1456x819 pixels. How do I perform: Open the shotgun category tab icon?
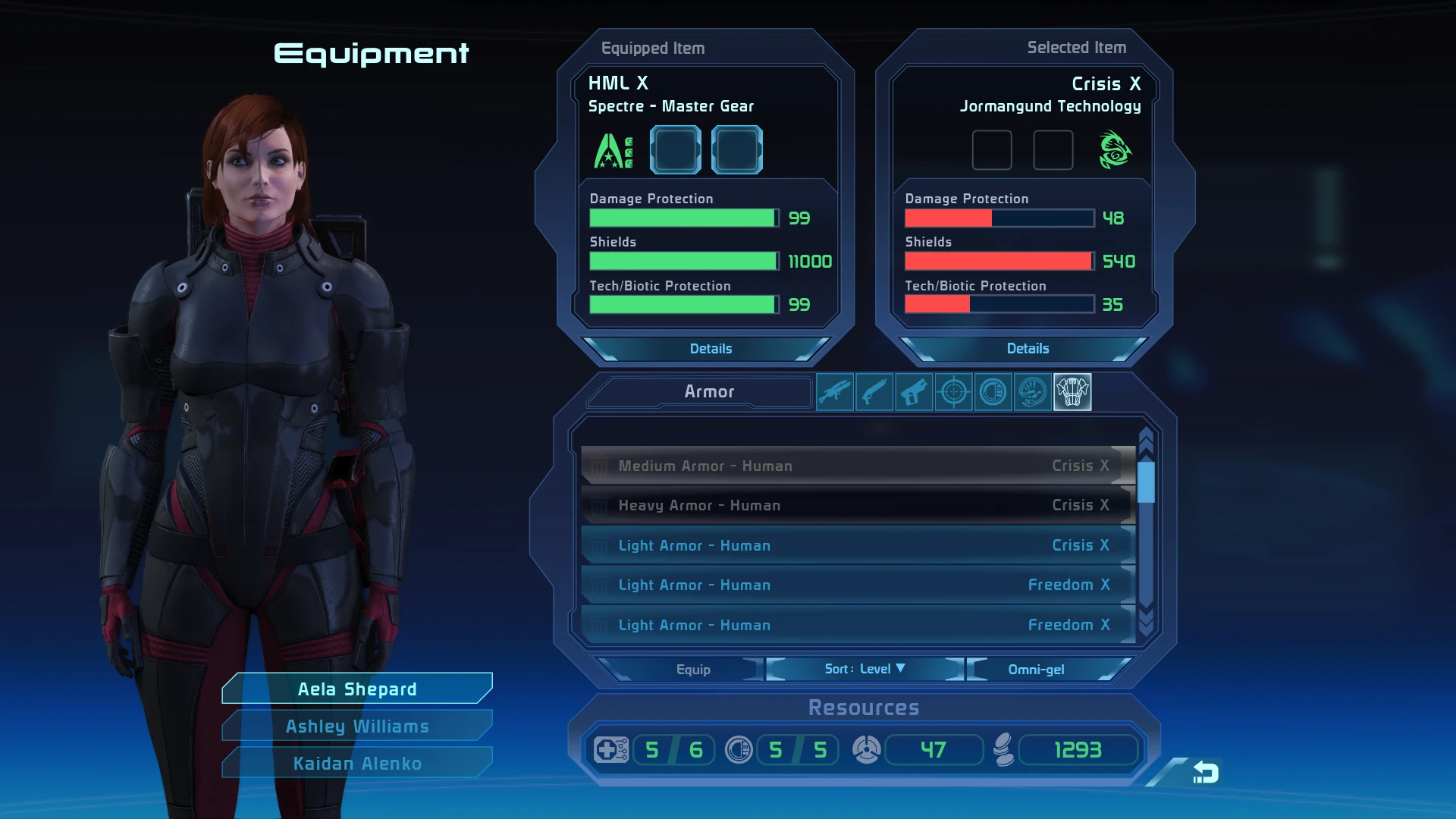point(874,391)
